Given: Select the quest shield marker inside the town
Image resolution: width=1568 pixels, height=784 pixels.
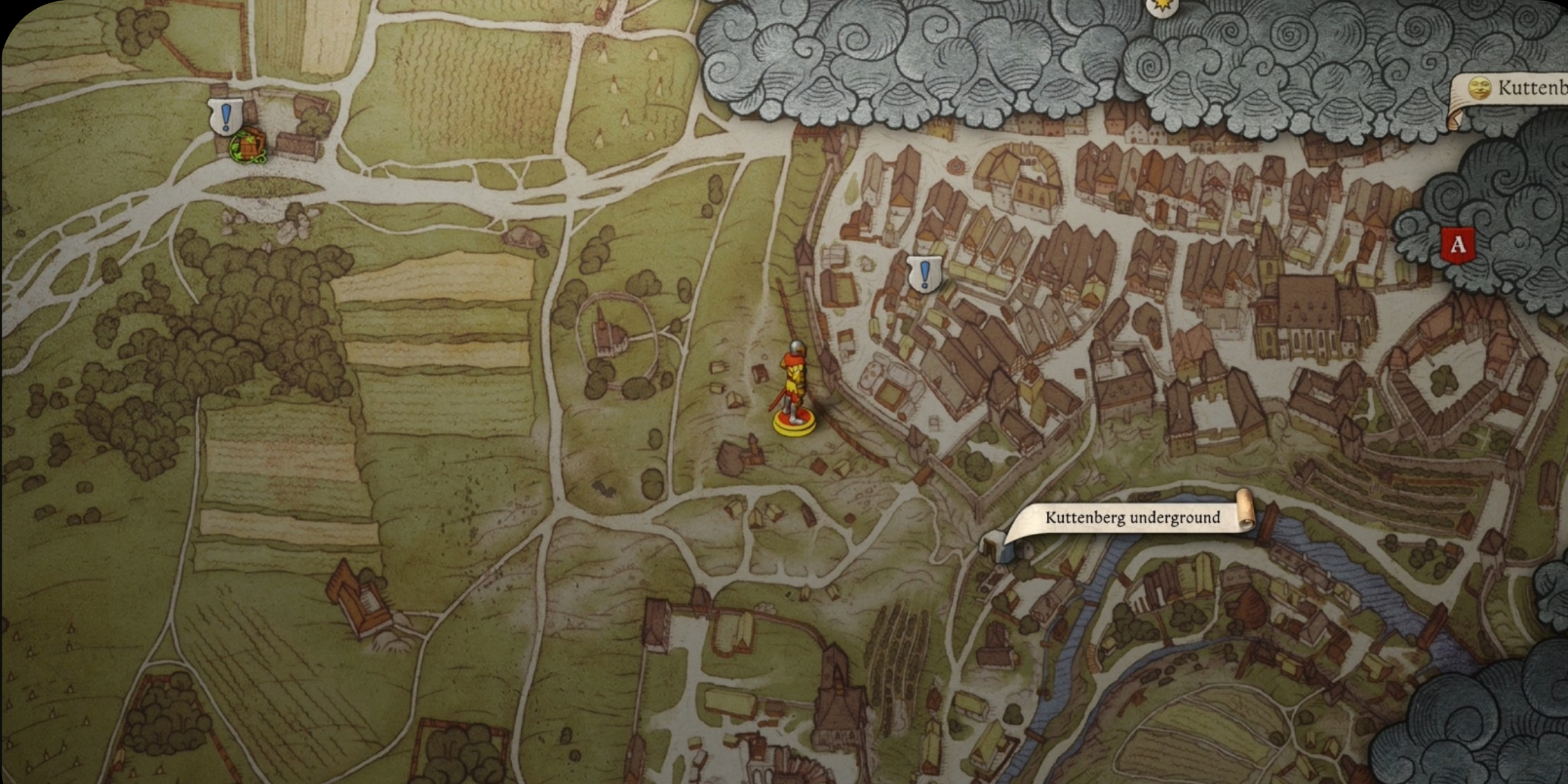Looking at the screenshot, I should point(924,274).
